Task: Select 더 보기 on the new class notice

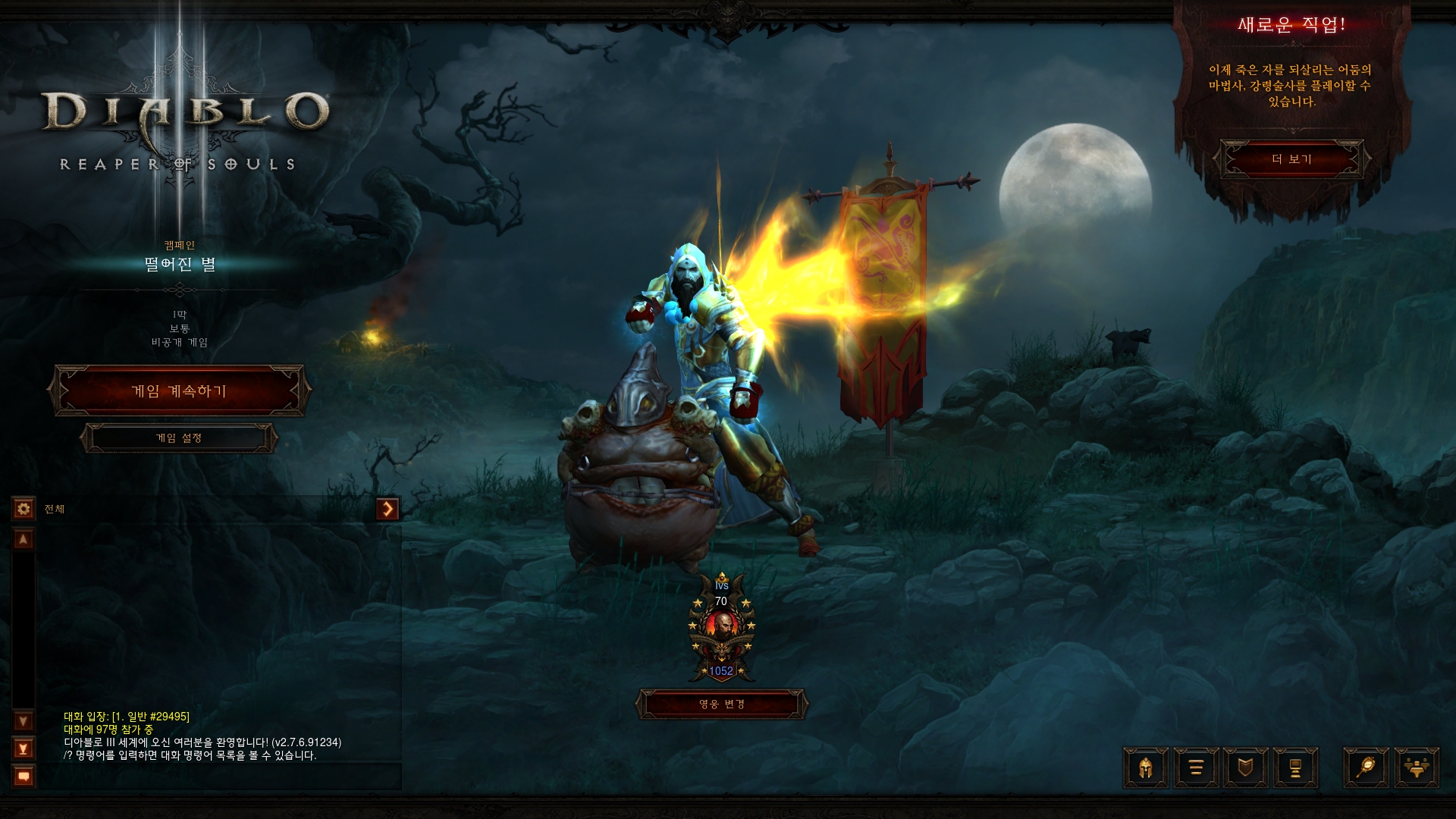Action: [1291, 159]
